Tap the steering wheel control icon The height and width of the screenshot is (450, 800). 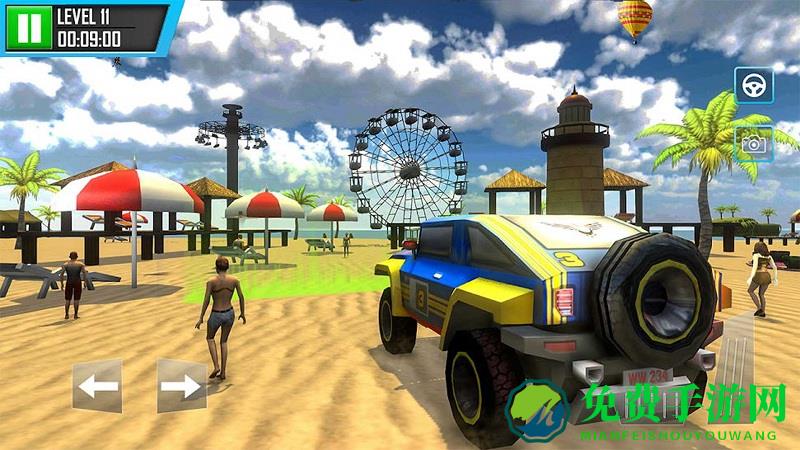tap(754, 86)
